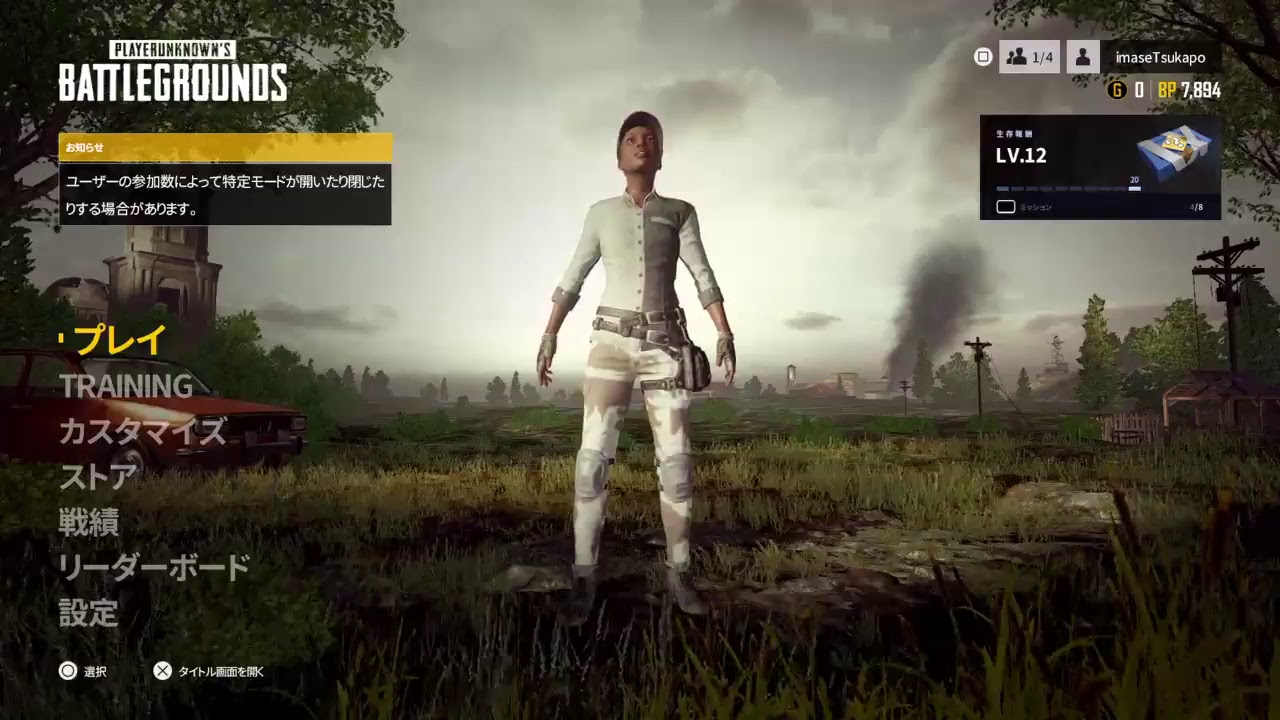Expand the プレイ mode selector
Screen dimensions: 1280x720
pyautogui.click(x=111, y=340)
